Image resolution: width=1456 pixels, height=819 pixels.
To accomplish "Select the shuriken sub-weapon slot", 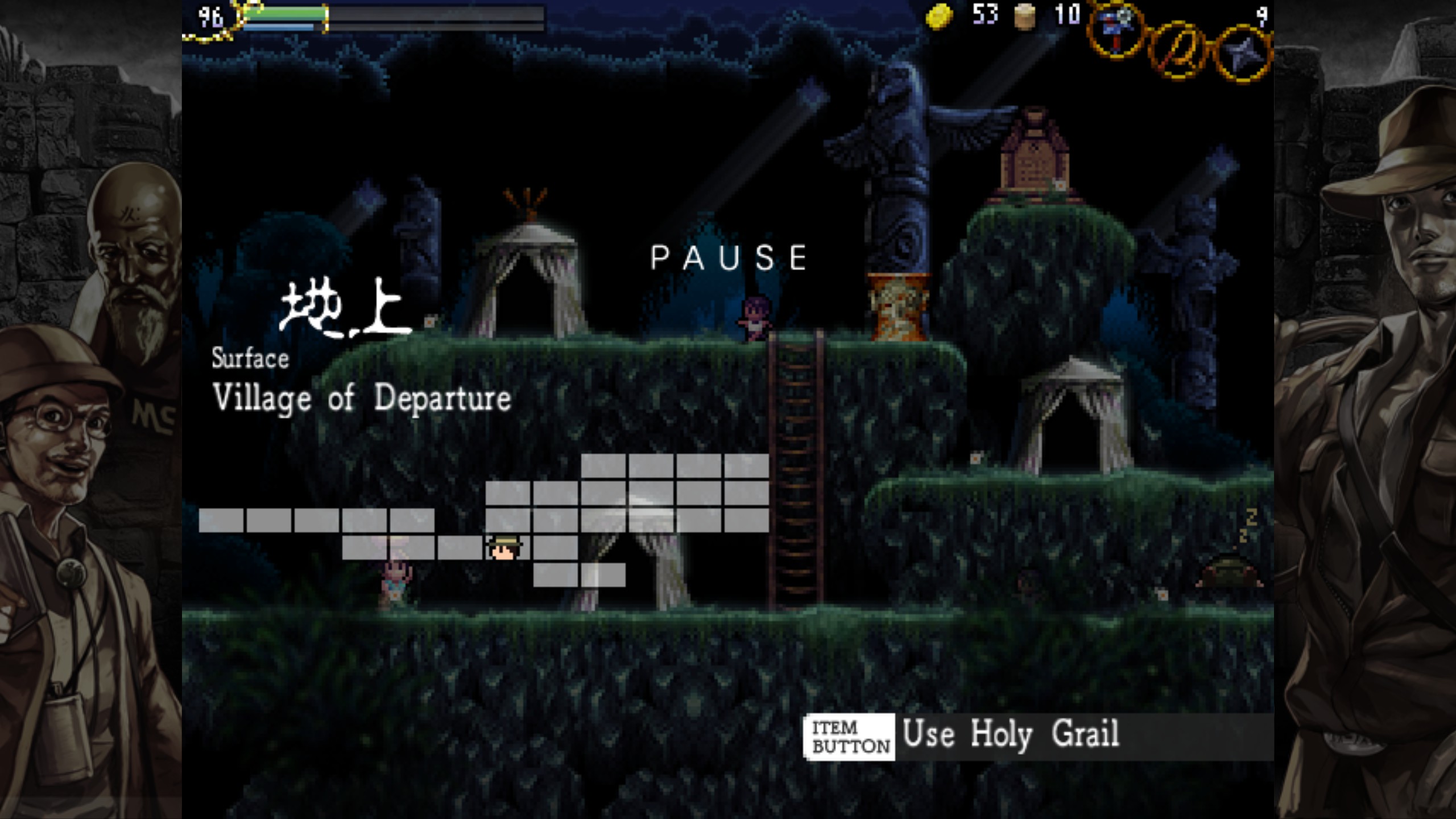I will (x=1243, y=55).
